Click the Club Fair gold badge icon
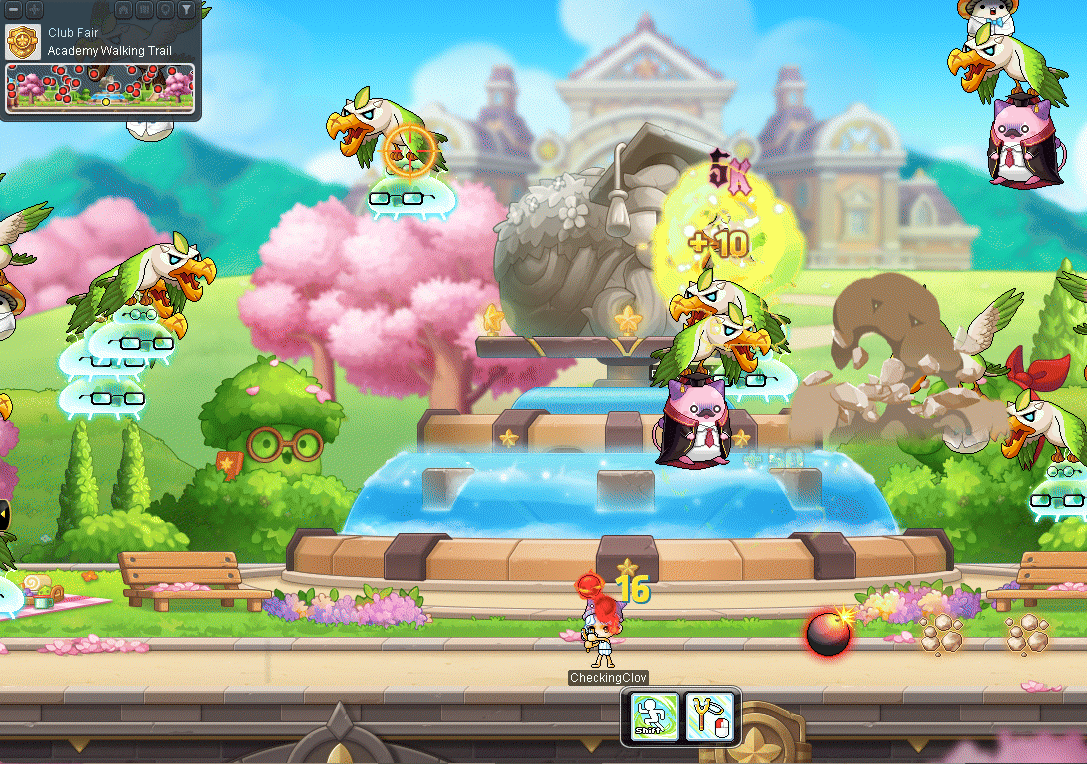The width and height of the screenshot is (1087, 764). pyautogui.click(x=23, y=42)
